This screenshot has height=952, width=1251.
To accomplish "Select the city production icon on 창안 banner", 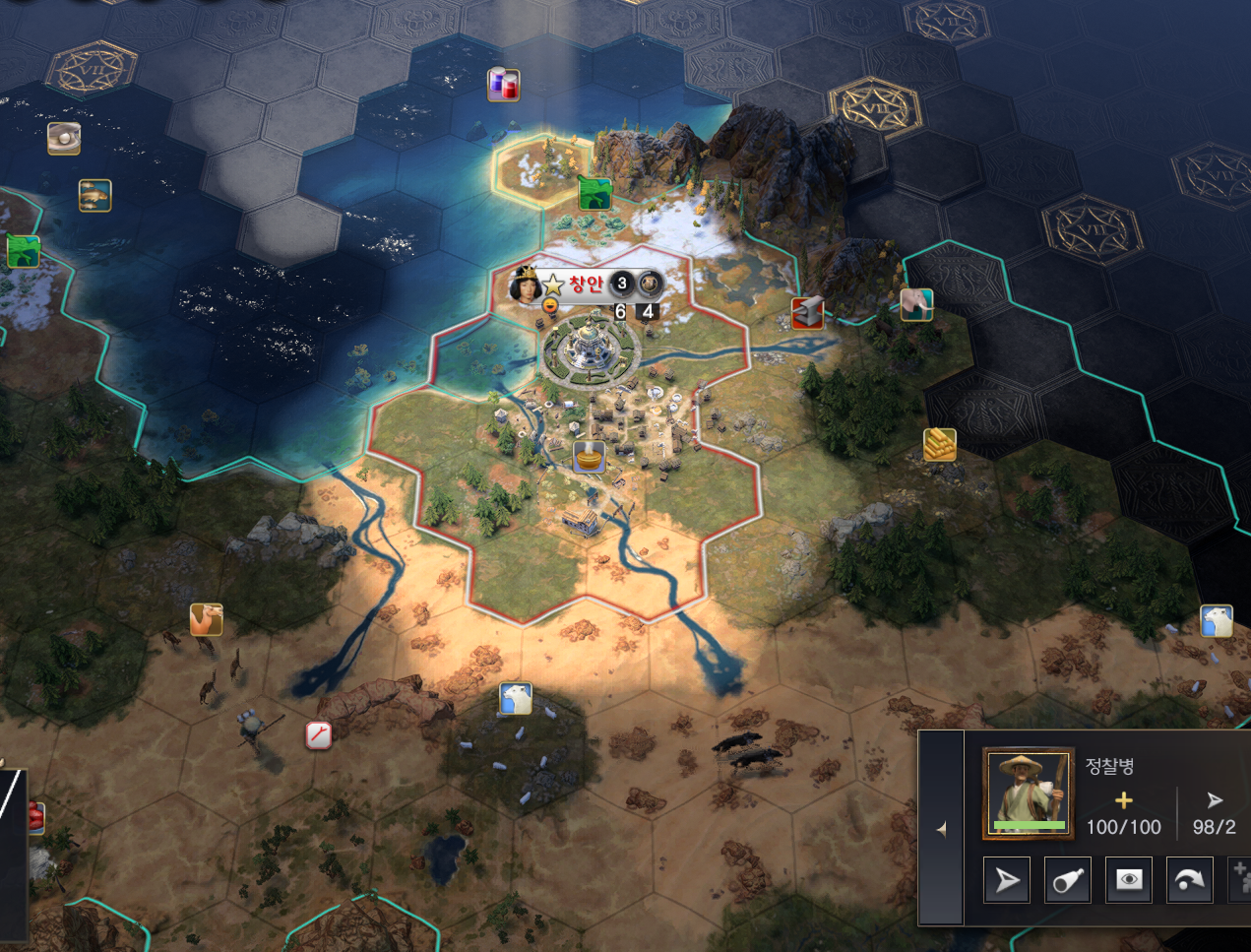I will 650,285.
